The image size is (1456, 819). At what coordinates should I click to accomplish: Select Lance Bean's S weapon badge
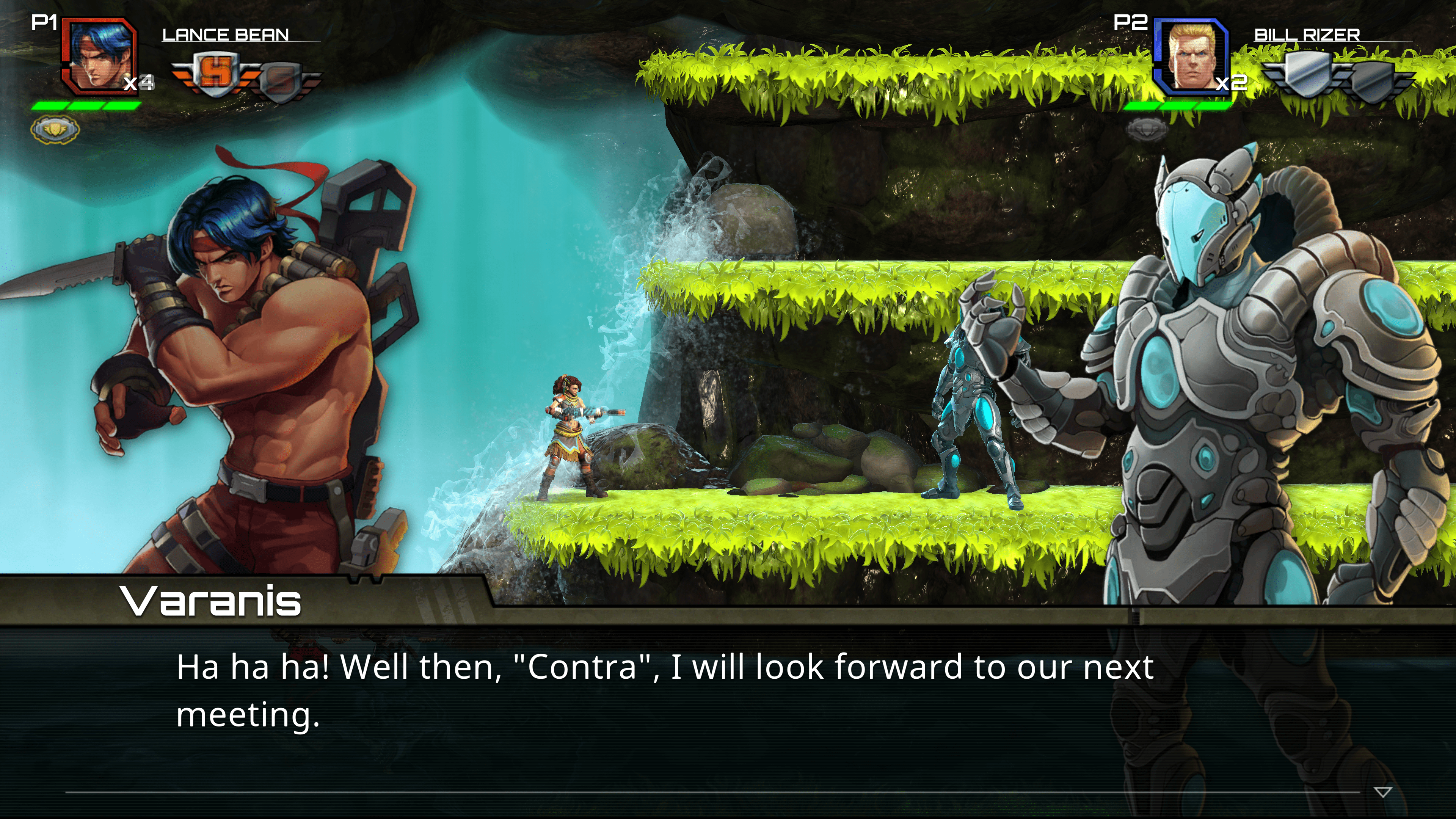[x=279, y=81]
